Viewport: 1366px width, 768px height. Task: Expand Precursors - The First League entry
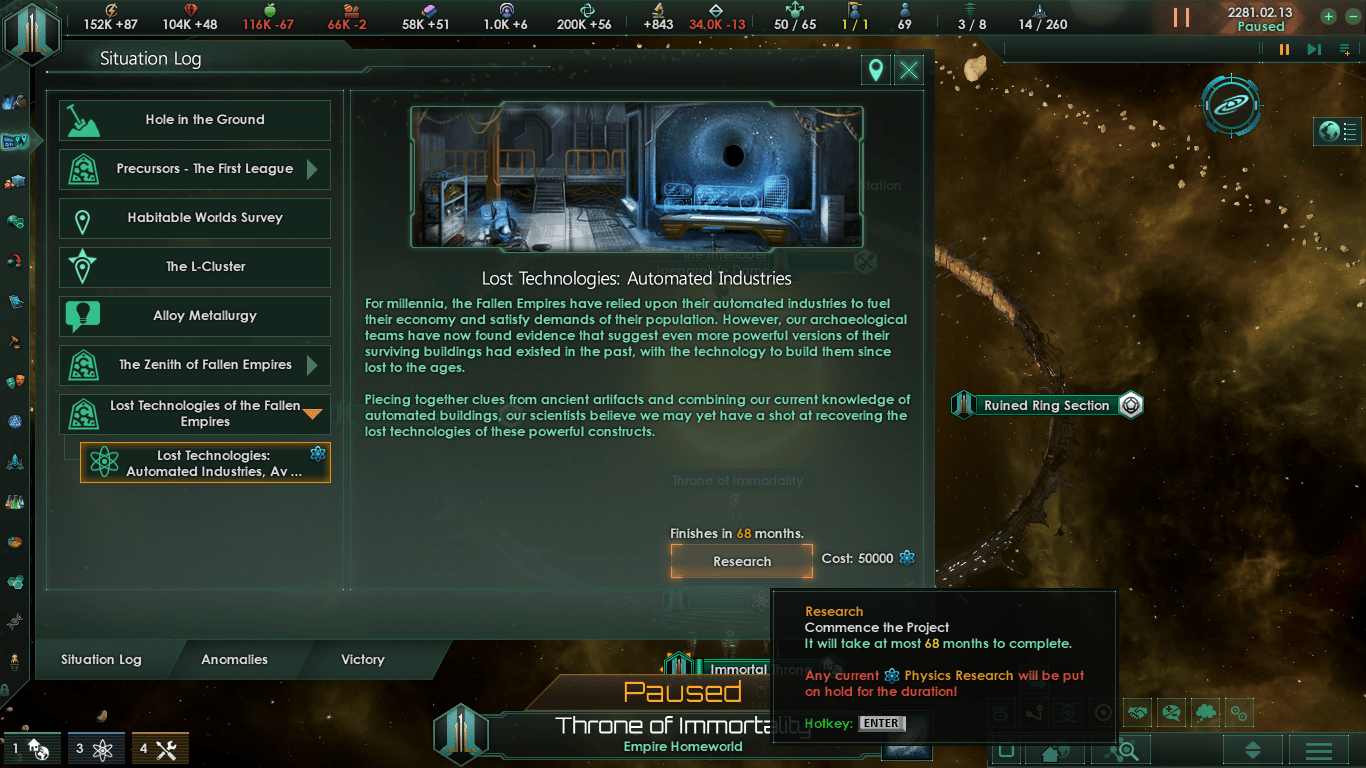tap(313, 169)
